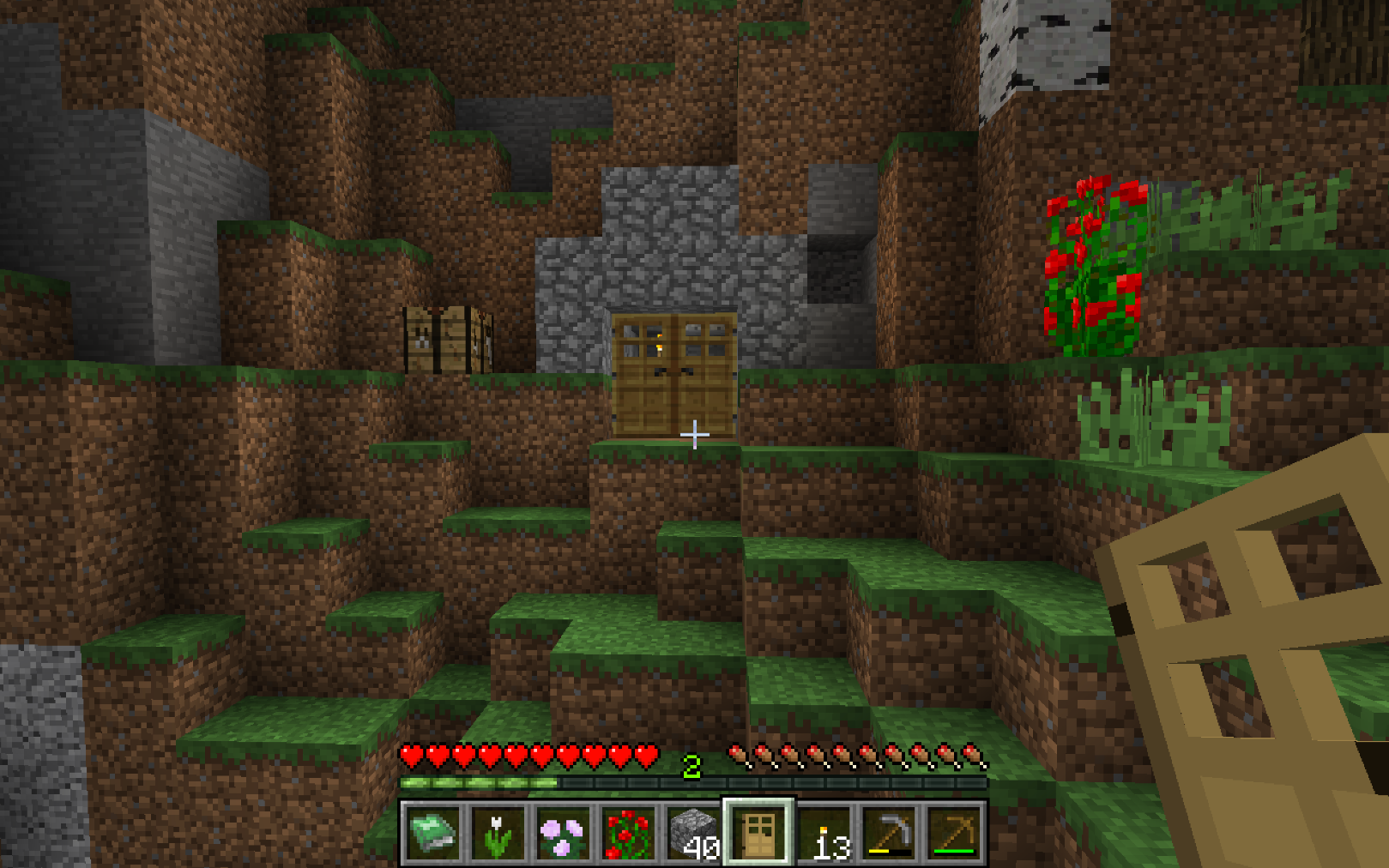Equip the stone pickaxe from the hotbar
Screen dimensions: 1389x868
click(x=889, y=834)
